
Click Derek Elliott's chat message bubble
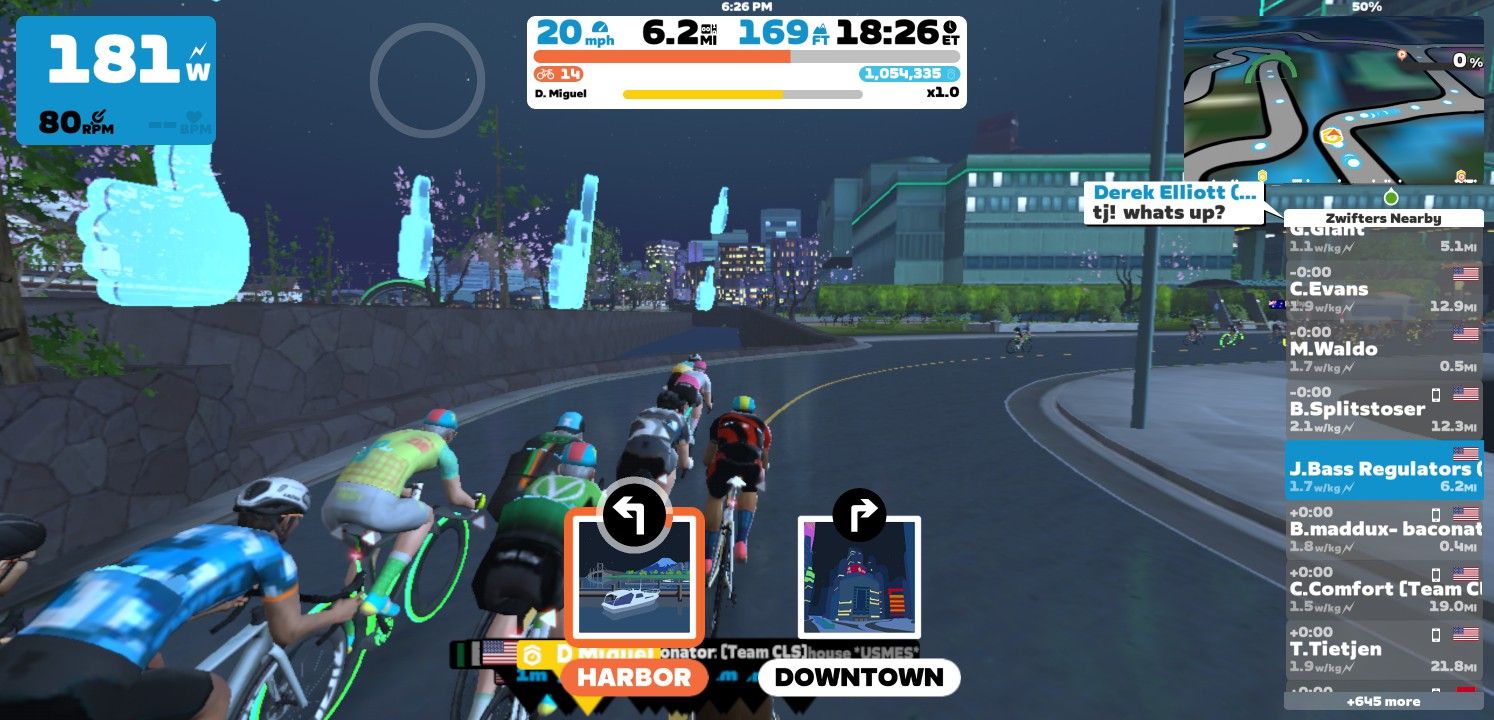pyautogui.click(x=1172, y=203)
